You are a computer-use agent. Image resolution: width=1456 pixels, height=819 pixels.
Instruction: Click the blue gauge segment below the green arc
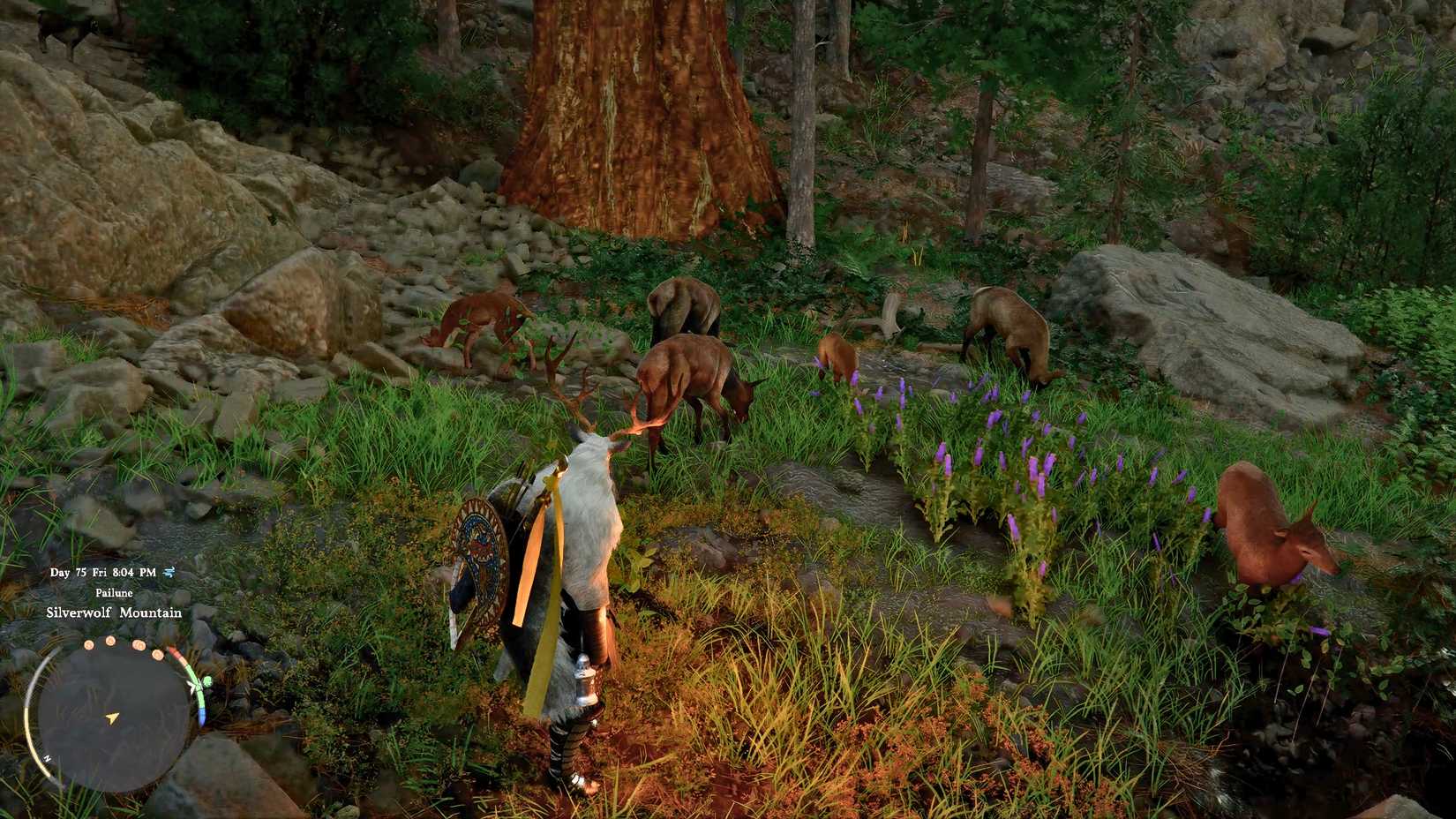click(x=202, y=716)
